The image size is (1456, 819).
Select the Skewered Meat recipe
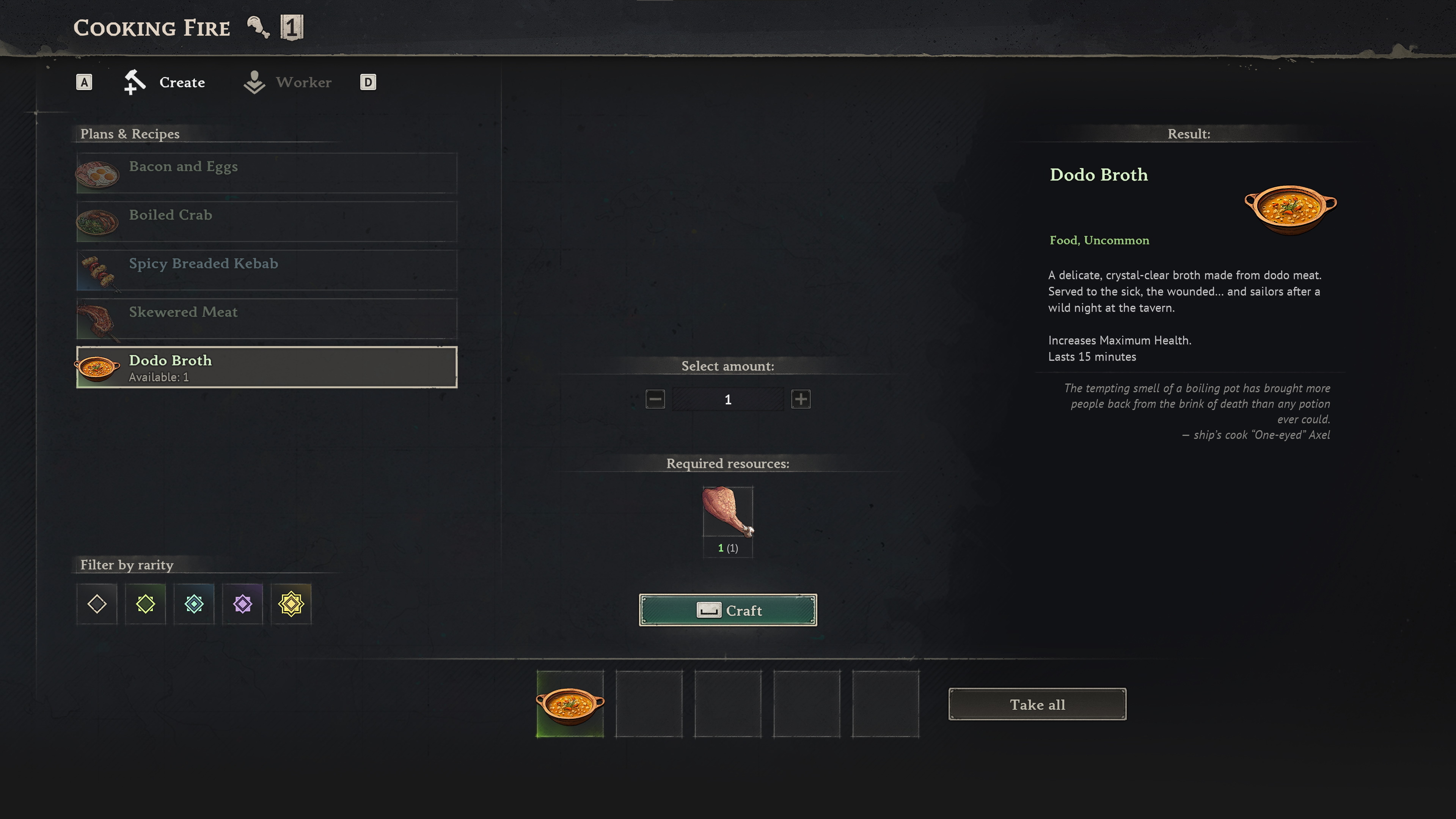267,318
